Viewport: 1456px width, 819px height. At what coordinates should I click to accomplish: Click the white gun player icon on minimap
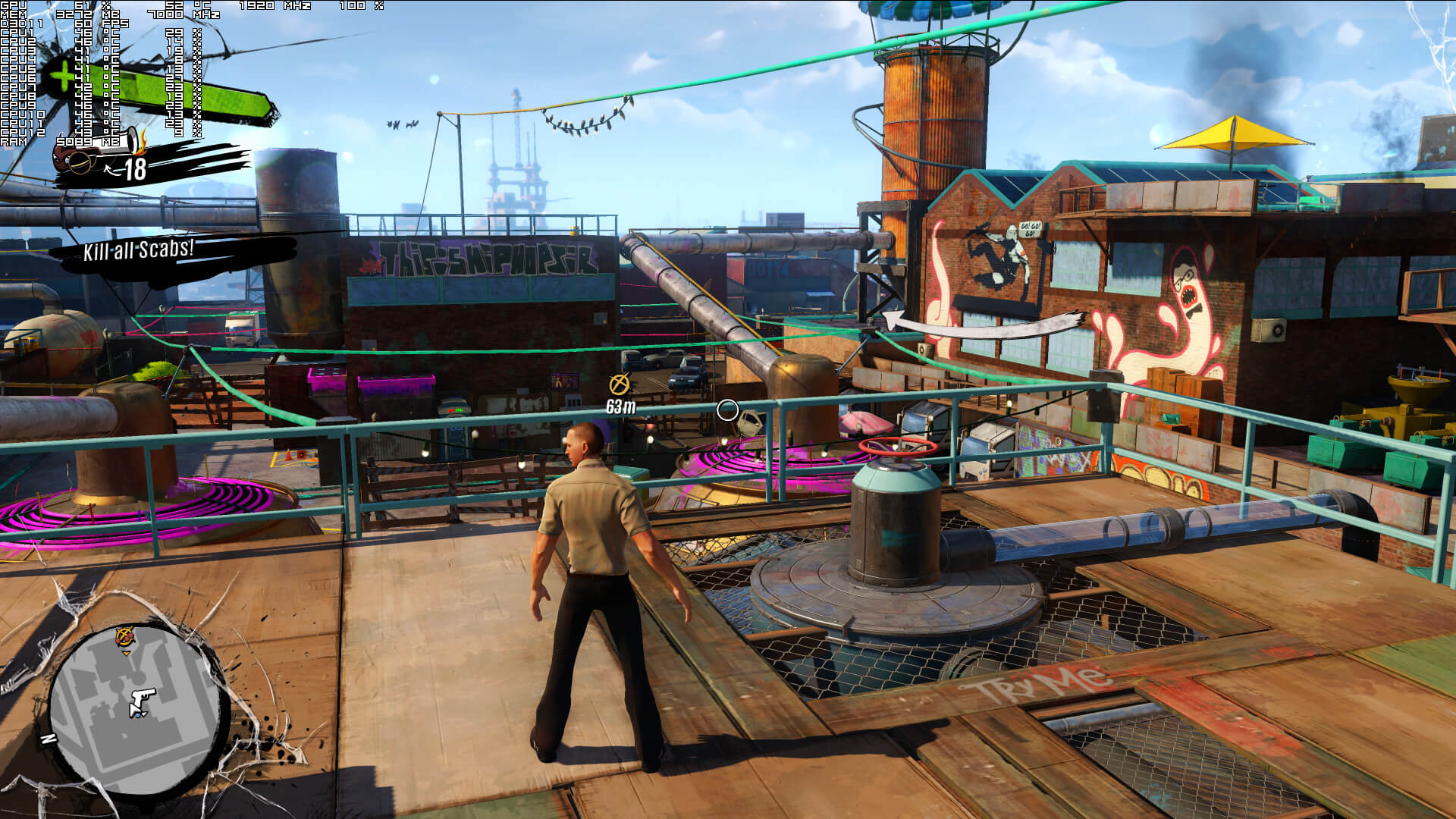141,701
